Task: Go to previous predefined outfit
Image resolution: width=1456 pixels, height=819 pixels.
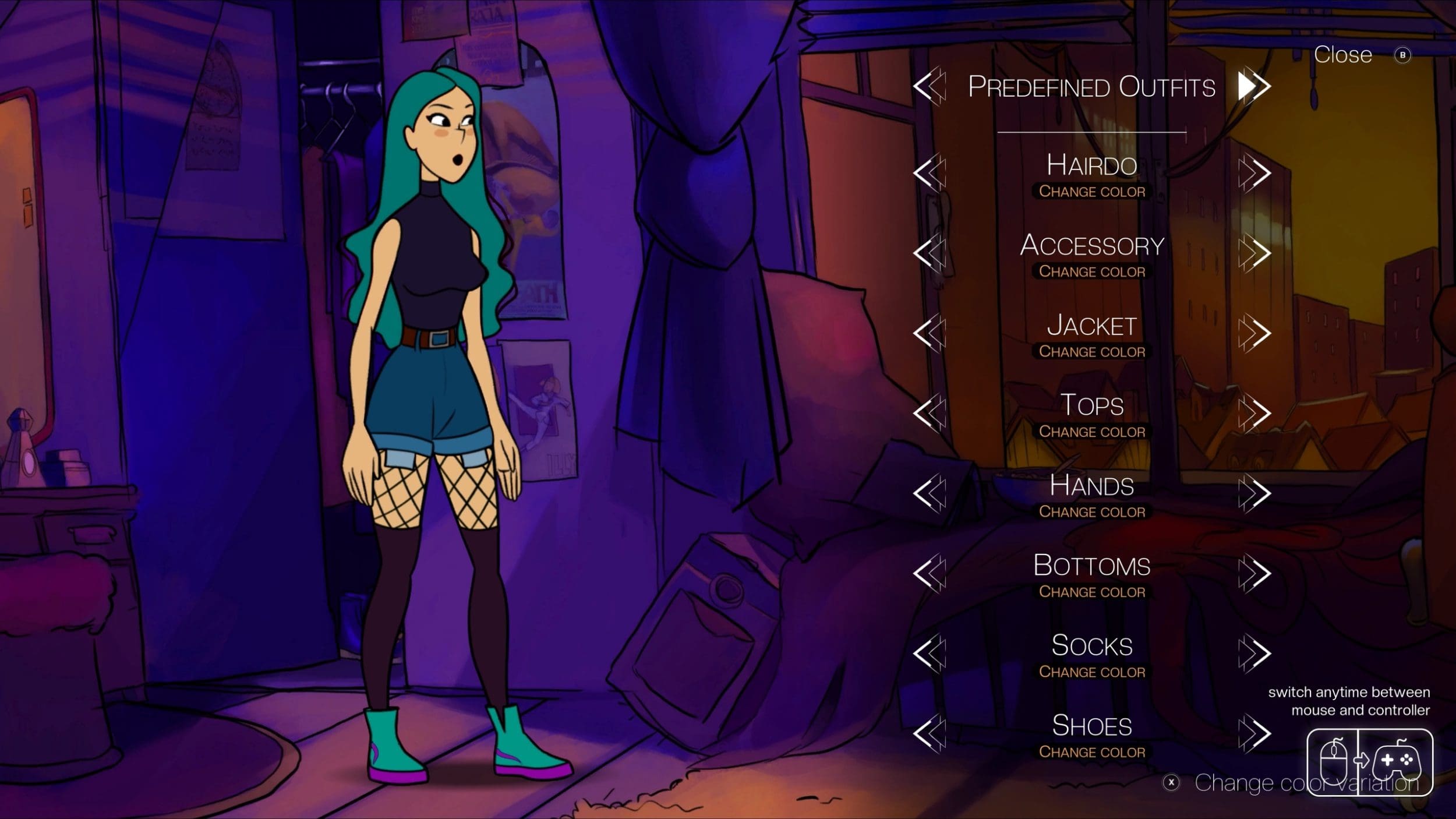Action: click(929, 87)
